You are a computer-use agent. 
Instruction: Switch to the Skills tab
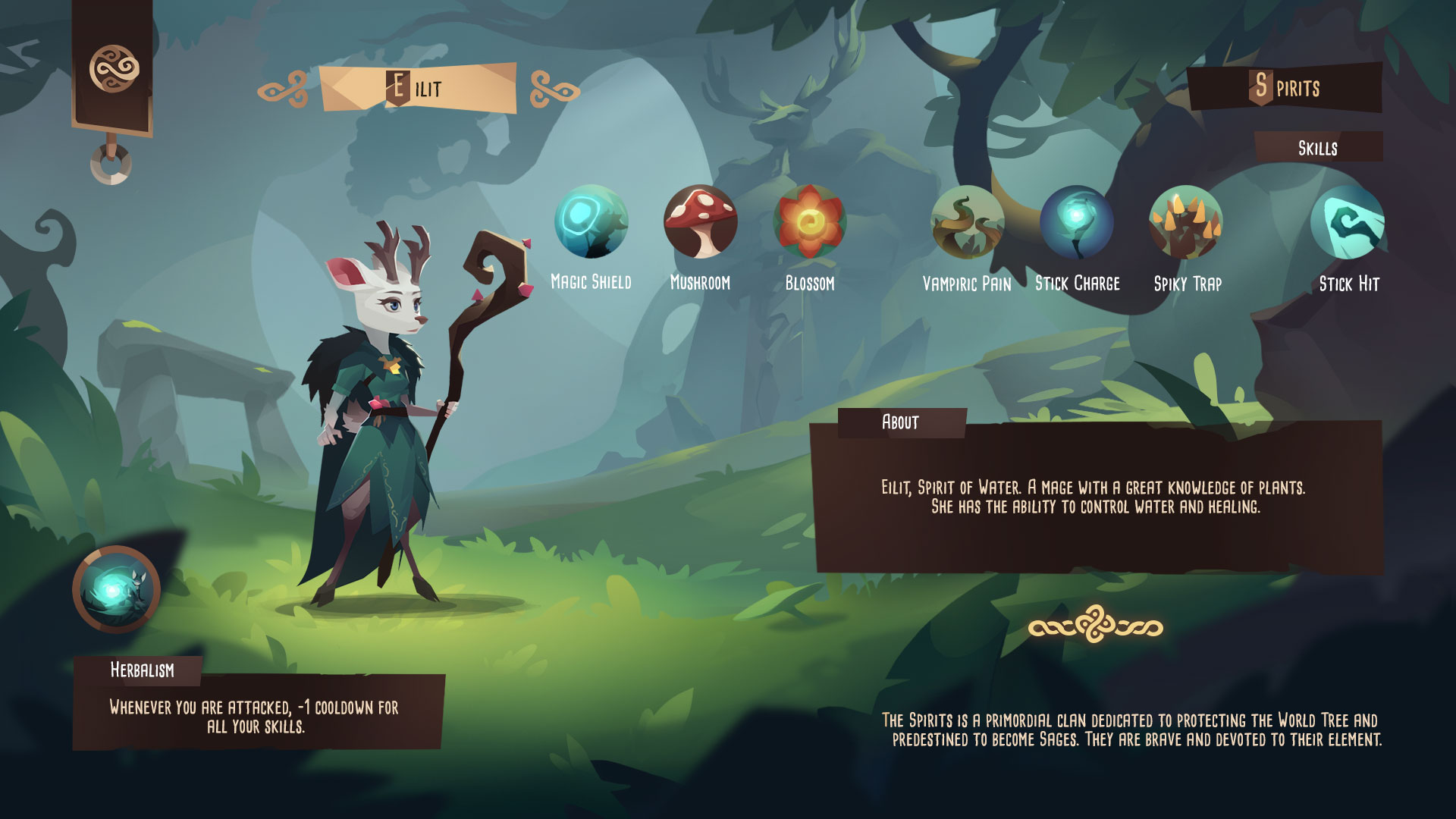(1317, 148)
